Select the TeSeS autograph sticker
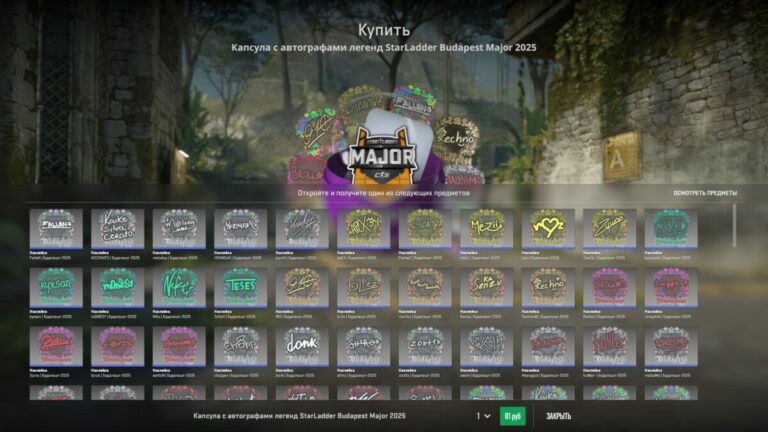The image size is (768, 432). tap(241, 287)
